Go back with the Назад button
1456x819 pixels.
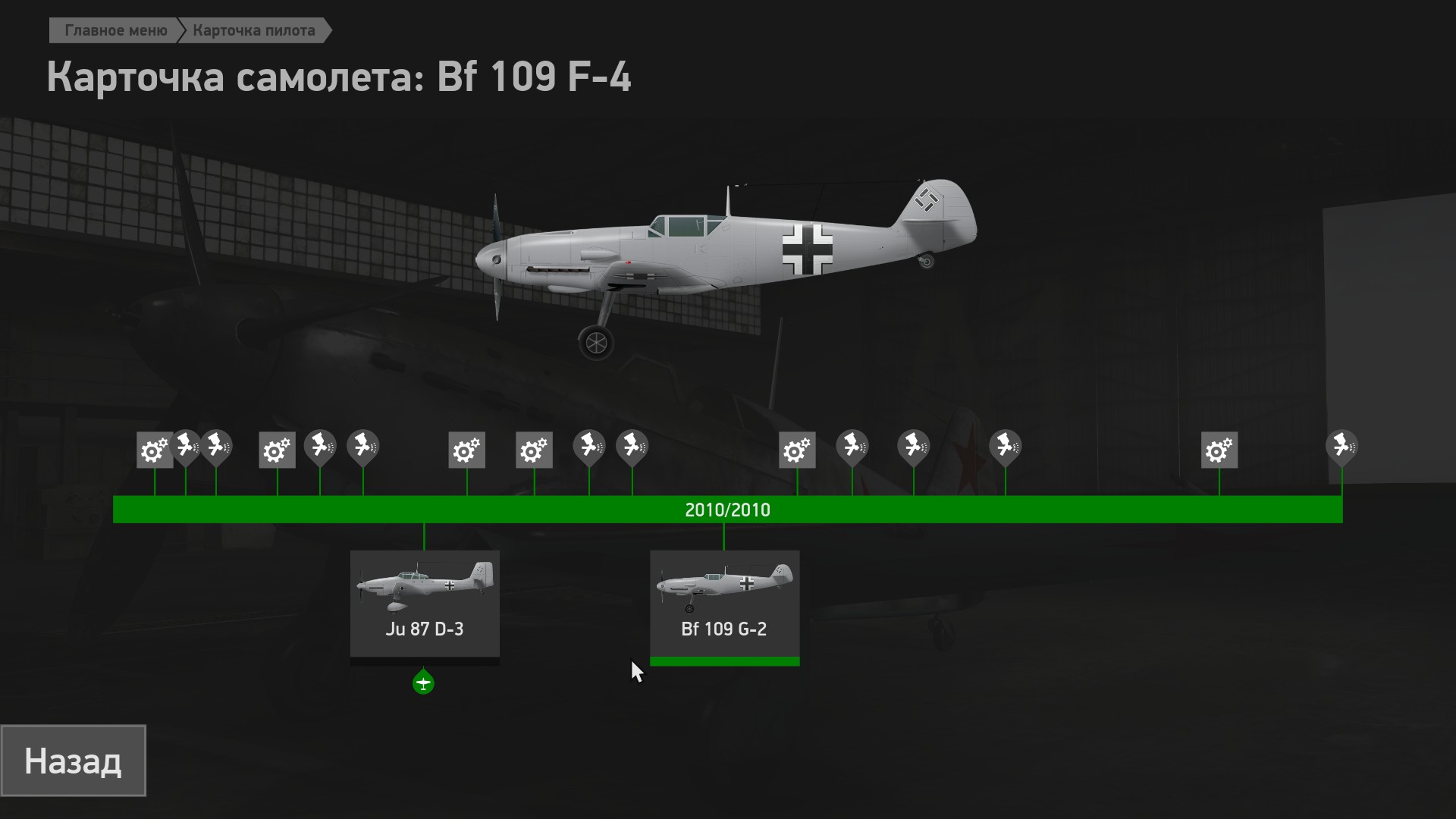coord(73,761)
